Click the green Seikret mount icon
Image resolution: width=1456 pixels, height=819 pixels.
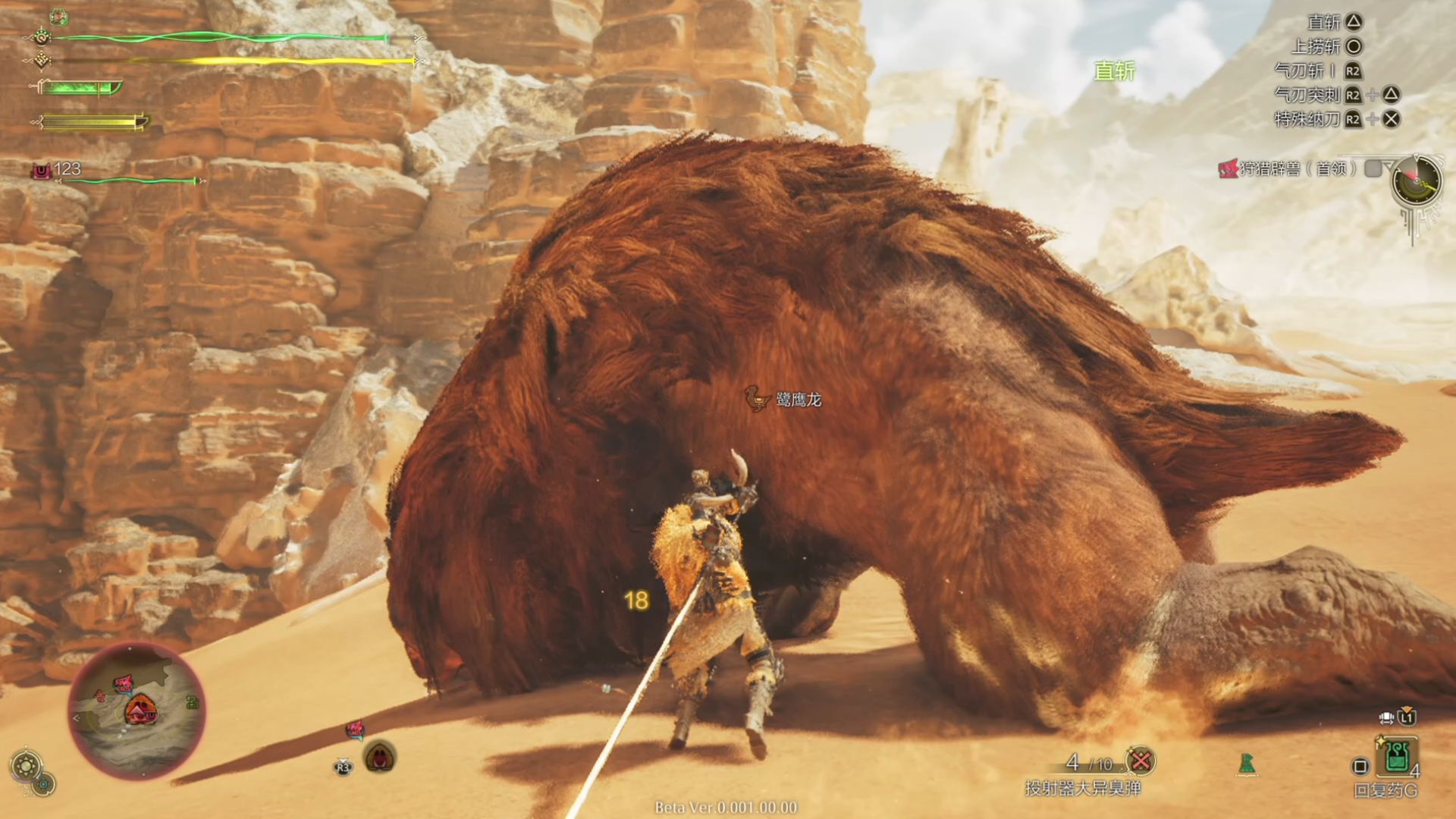point(1247,764)
